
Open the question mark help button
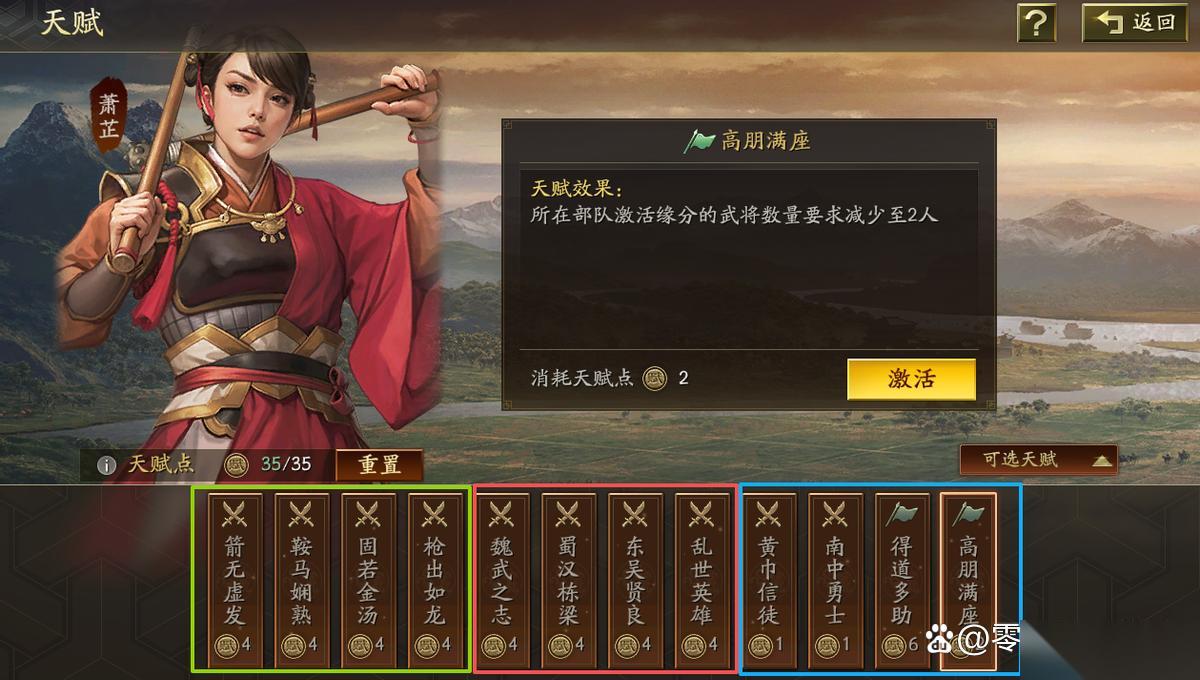pos(1037,22)
